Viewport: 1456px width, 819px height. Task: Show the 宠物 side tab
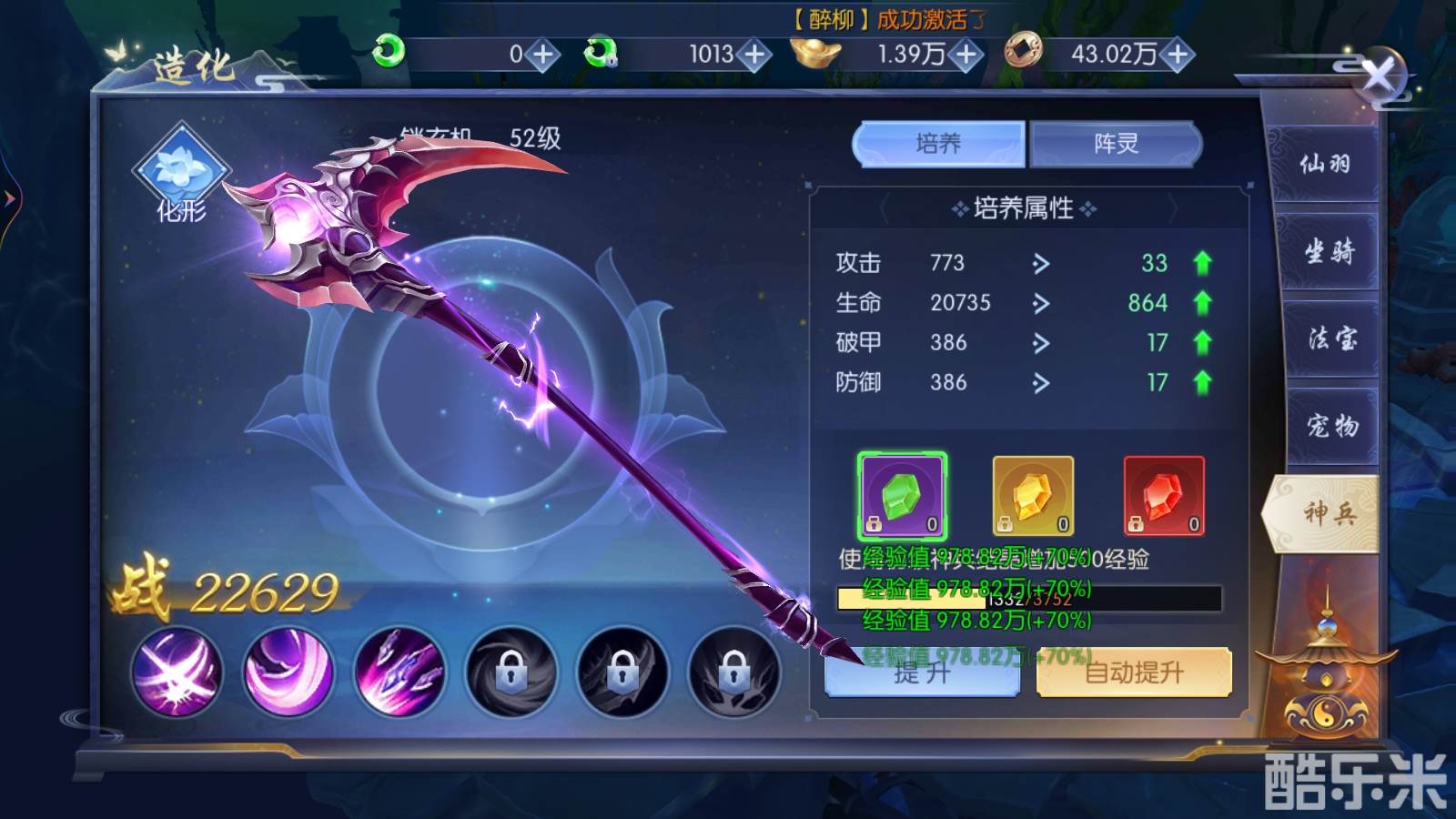(1332, 425)
